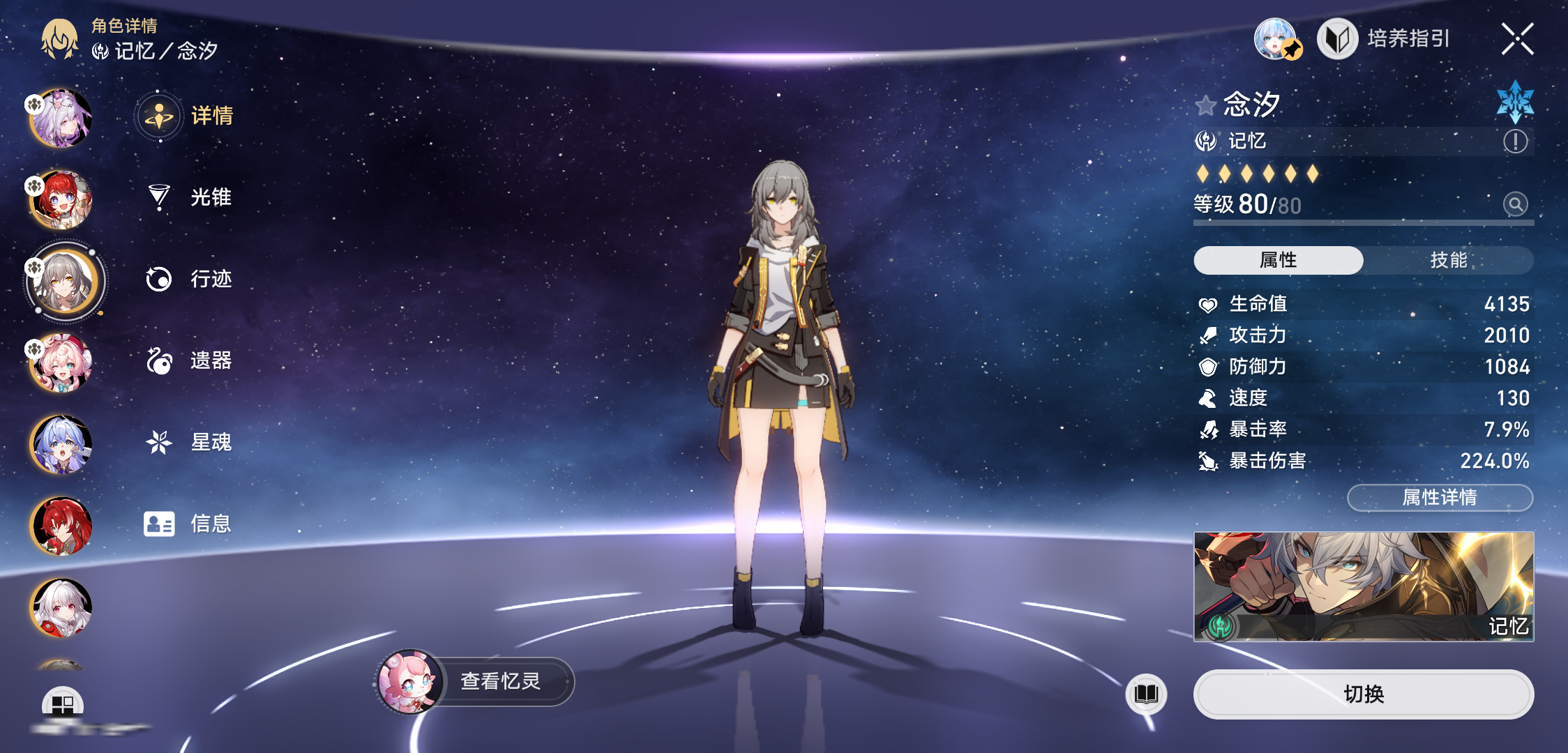The image size is (1568, 753).
Task: Click the pinned character avatar at top
Action: pyautogui.click(x=1276, y=39)
